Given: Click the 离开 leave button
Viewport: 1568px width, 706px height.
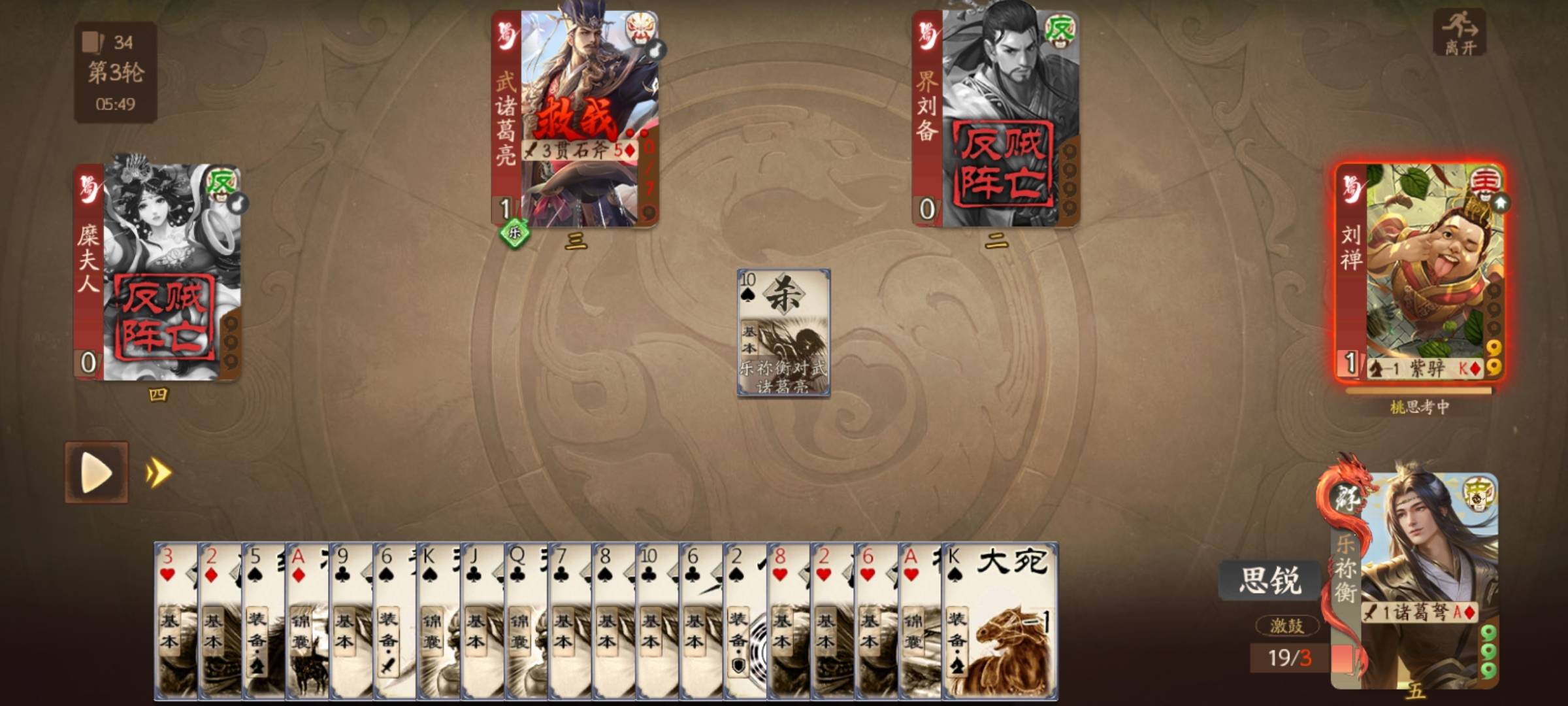Looking at the screenshot, I should 1460,33.
